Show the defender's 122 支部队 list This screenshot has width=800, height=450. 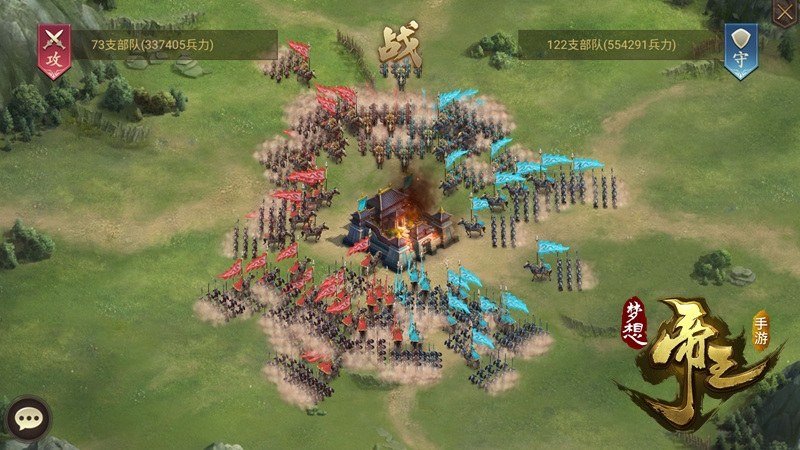pyautogui.click(x=621, y=45)
